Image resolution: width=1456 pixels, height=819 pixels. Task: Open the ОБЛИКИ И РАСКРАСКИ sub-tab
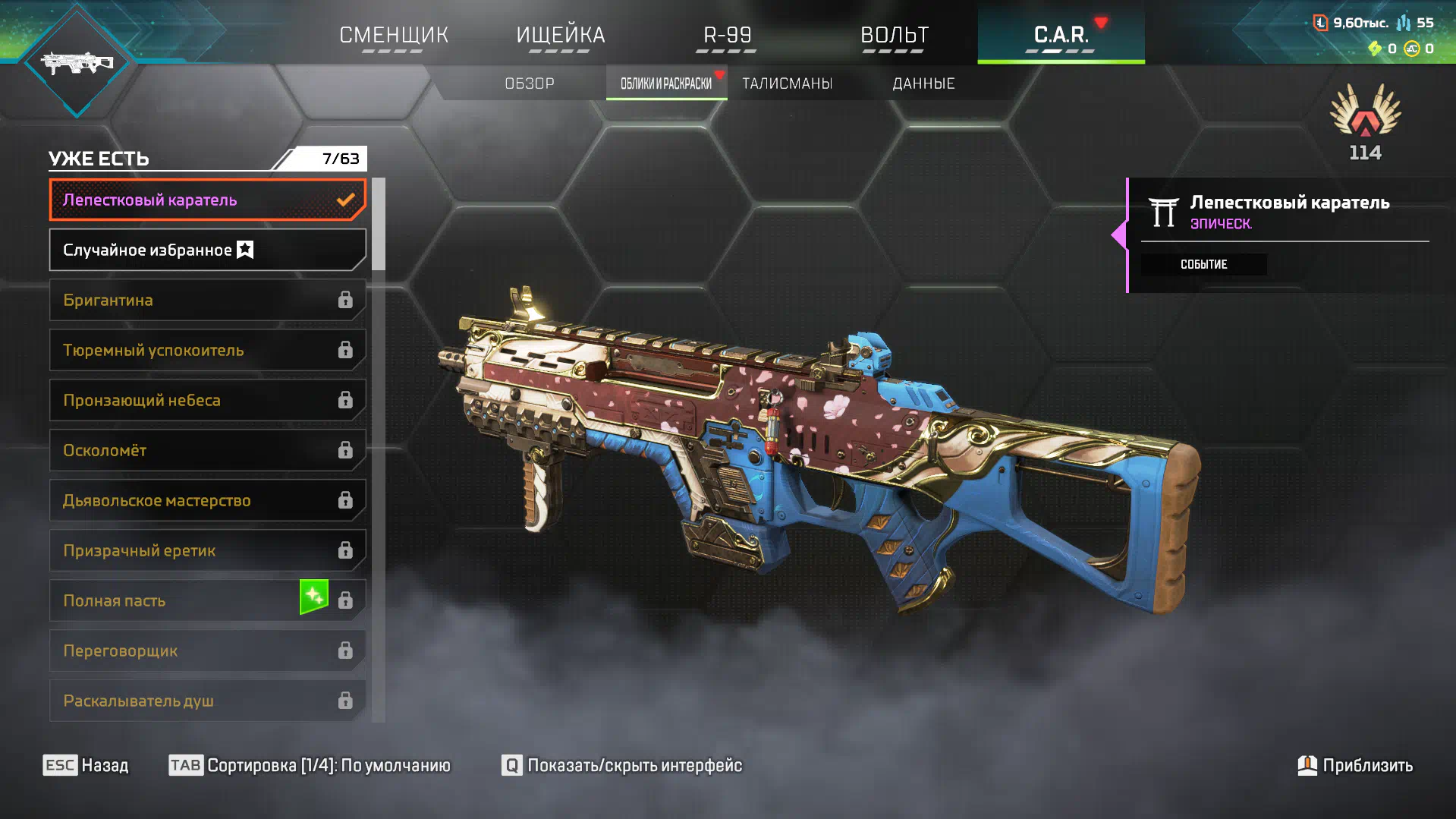click(666, 83)
